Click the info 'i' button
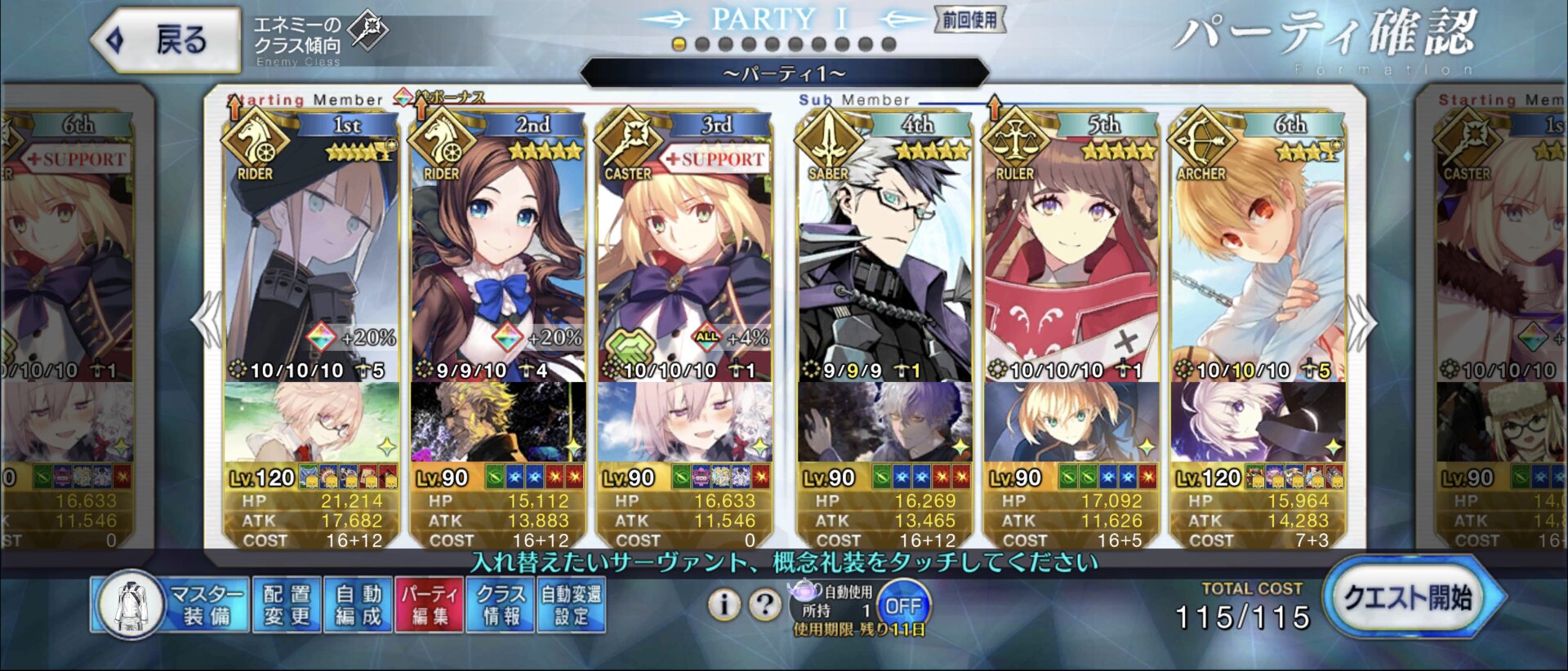The height and width of the screenshot is (671, 1568). coord(724,605)
